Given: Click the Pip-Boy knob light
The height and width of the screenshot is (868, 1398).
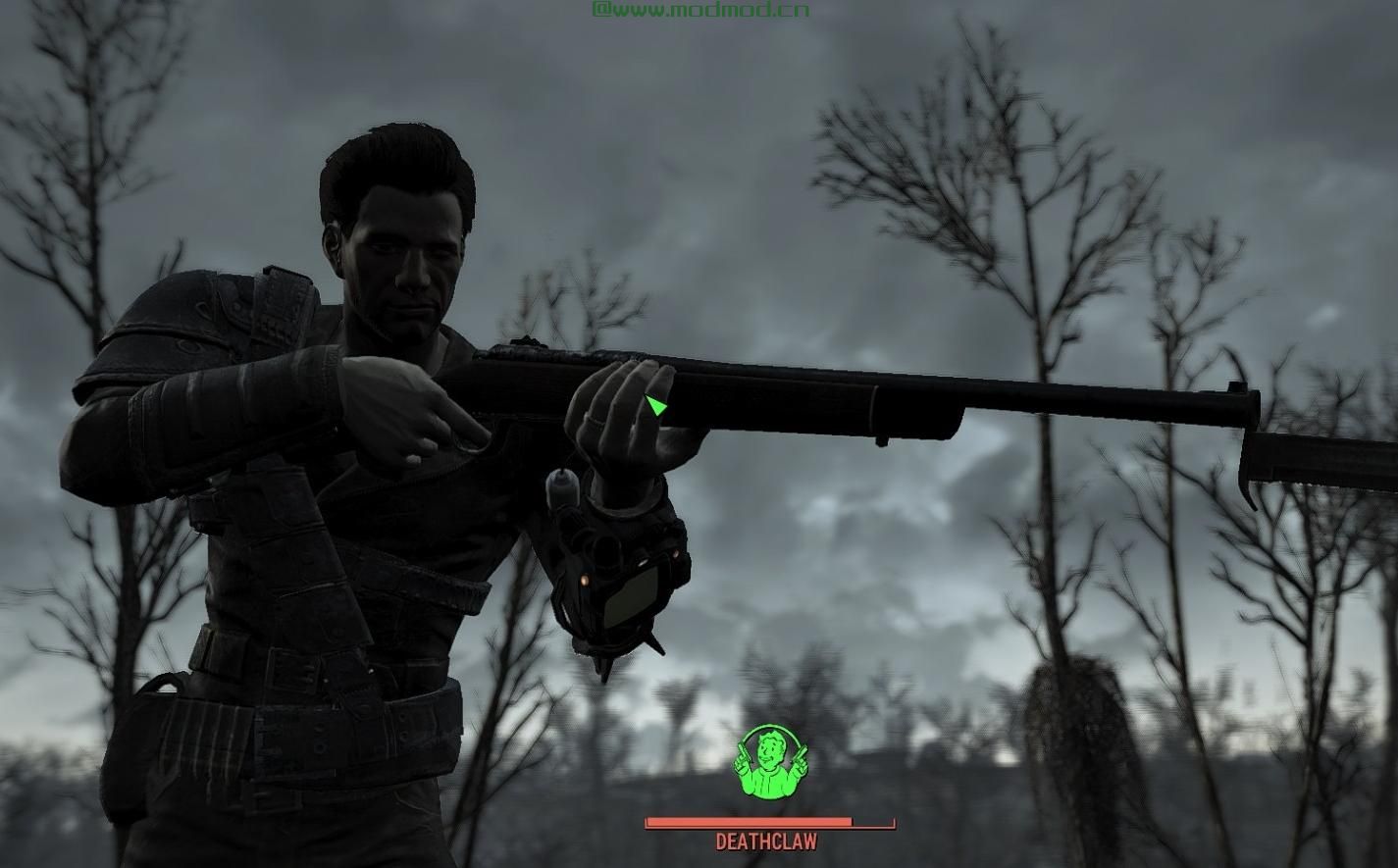Looking at the screenshot, I should coord(585,579).
